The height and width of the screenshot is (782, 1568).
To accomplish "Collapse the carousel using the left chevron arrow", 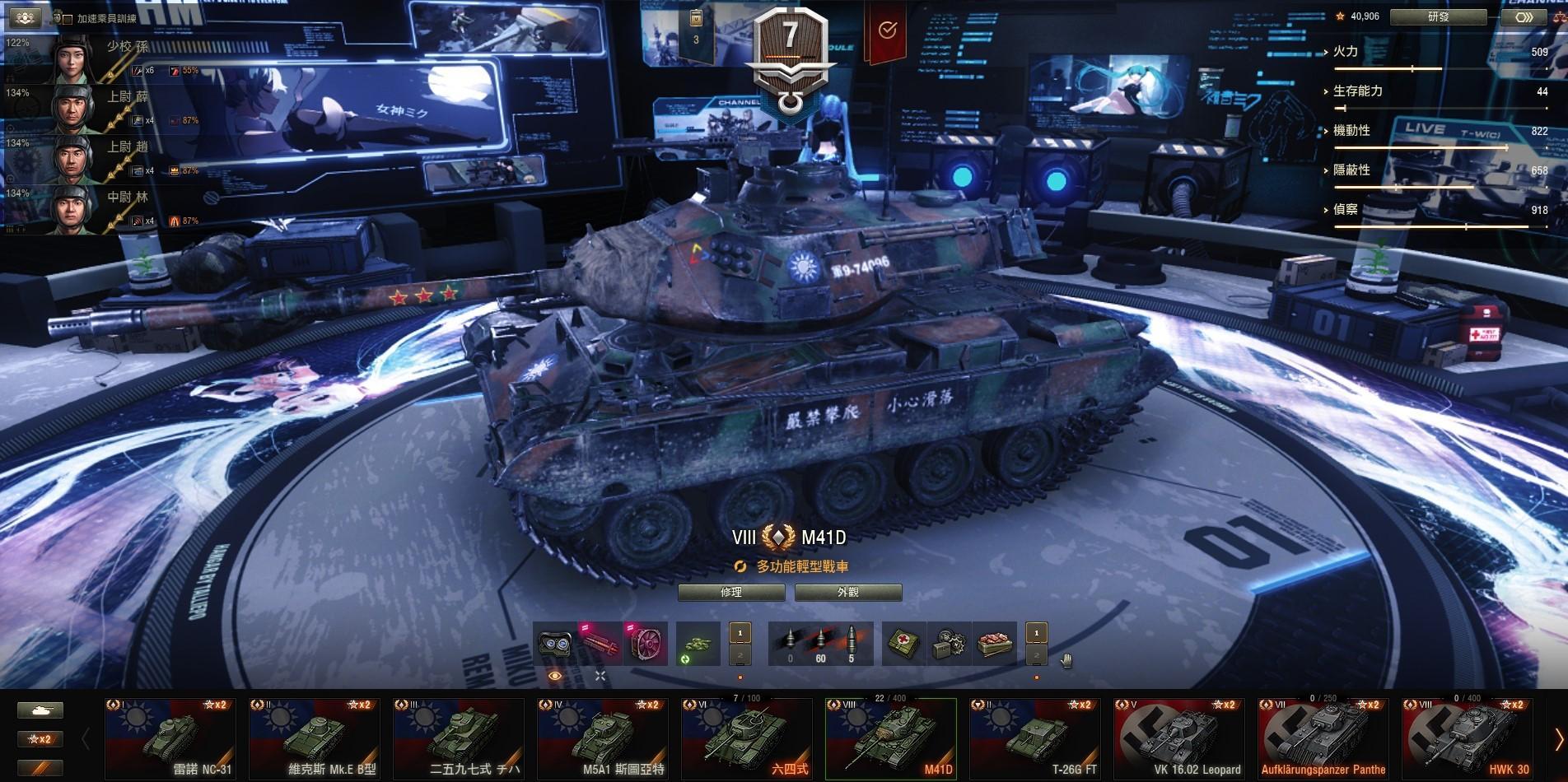I will (87, 738).
